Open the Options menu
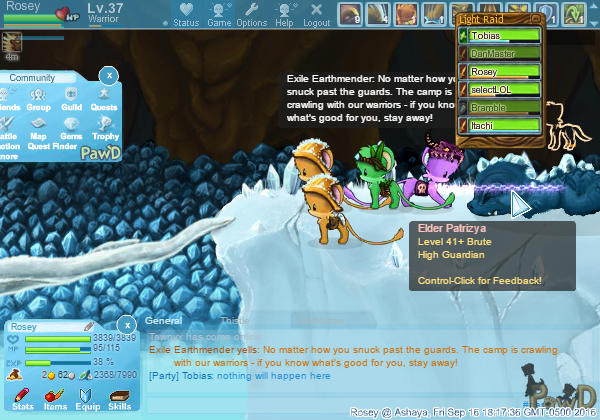This screenshot has height=420, width=600. pos(252,14)
